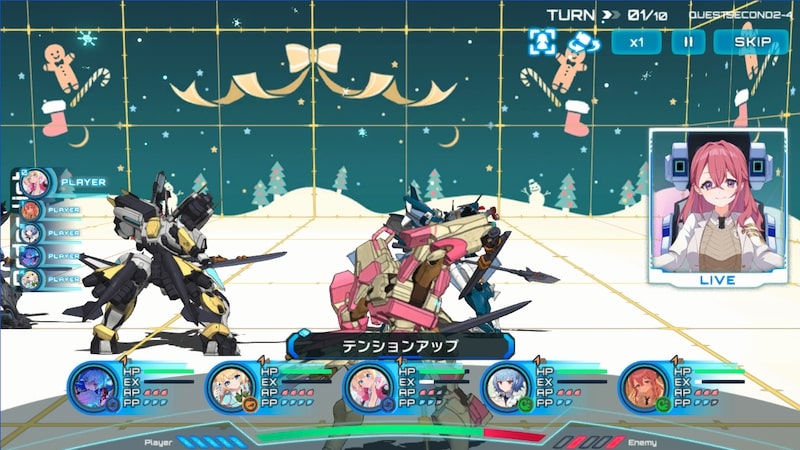Select the large top portrait in the turn order list
Viewport: 800px width, 450px height.
point(35,182)
